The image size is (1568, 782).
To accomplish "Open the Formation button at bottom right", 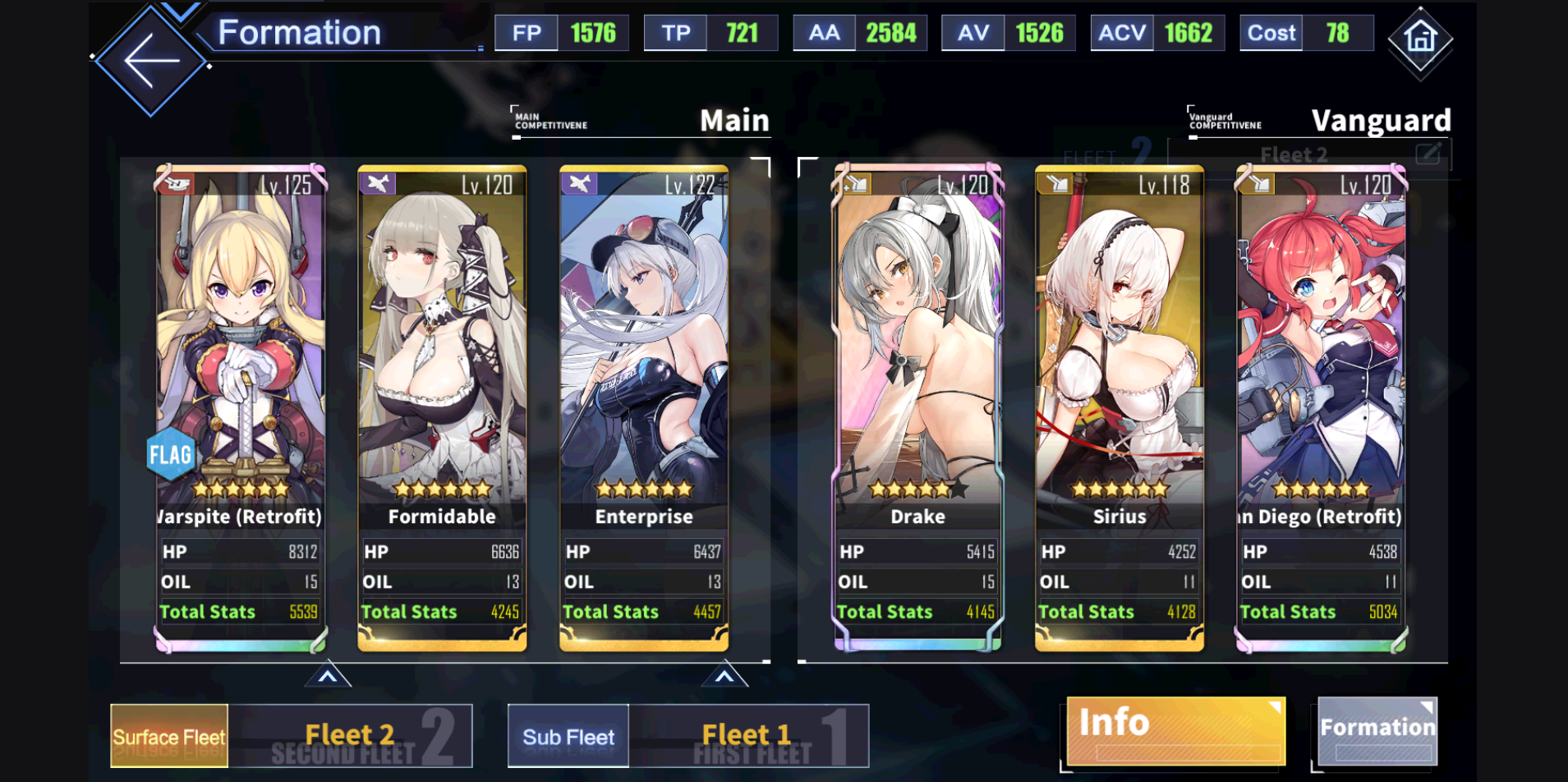I will click(1377, 730).
